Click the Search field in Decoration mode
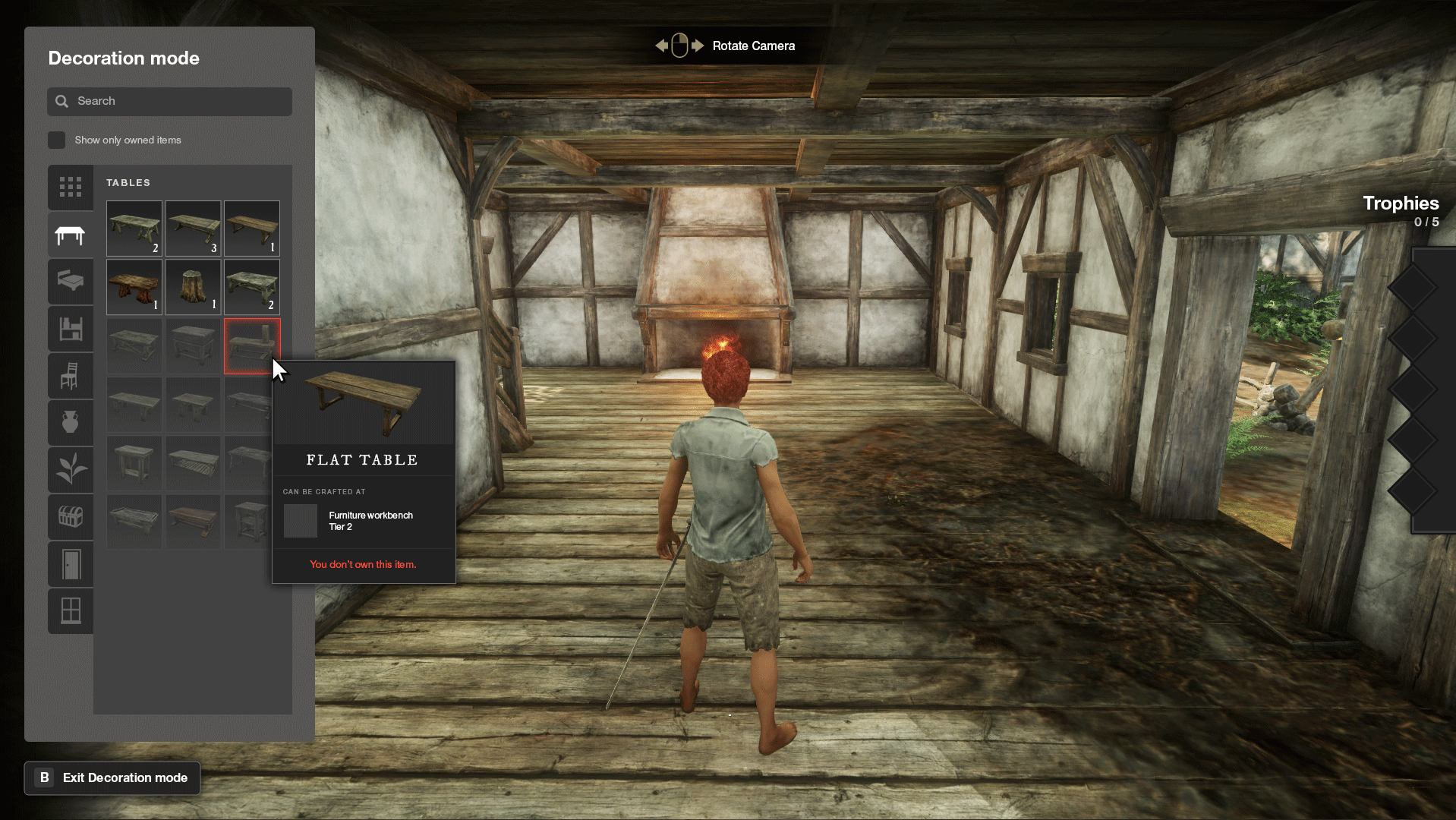The height and width of the screenshot is (820, 1456). pos(169,101)
